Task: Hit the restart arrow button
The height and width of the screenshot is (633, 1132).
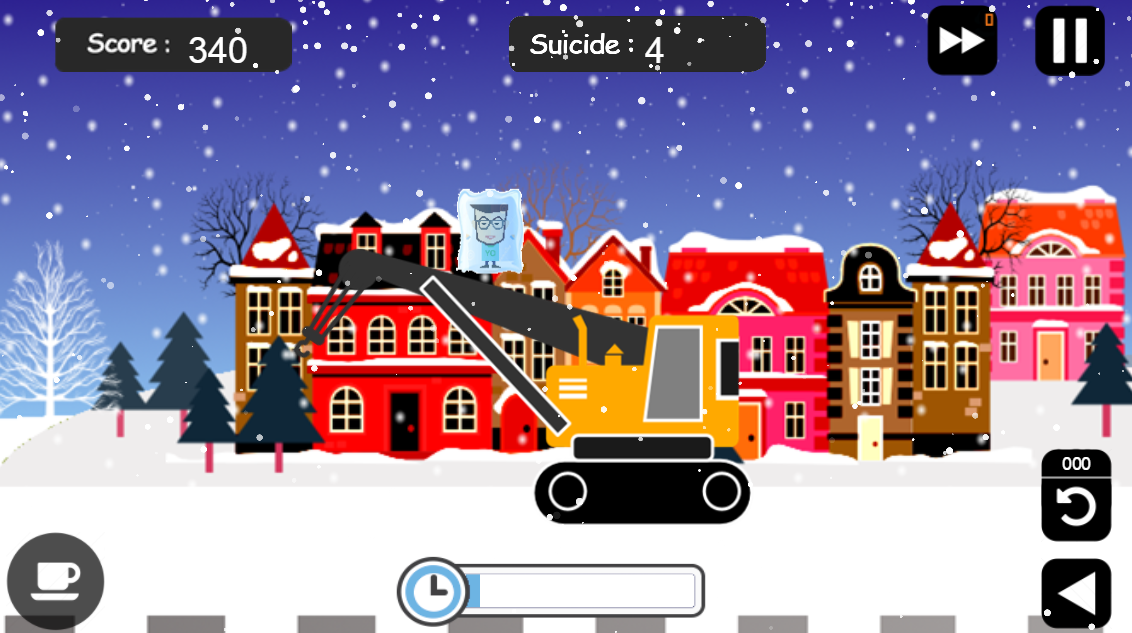Action: pos(1076,506)
